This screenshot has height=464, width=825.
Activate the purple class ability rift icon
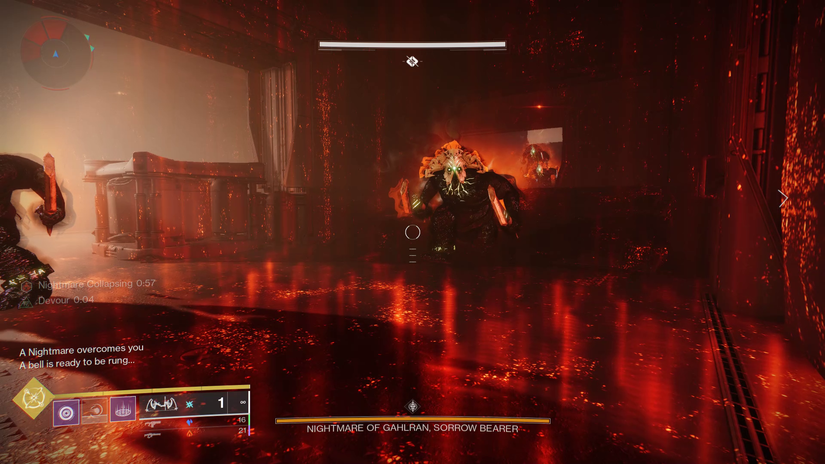click(x=122, y=410)
